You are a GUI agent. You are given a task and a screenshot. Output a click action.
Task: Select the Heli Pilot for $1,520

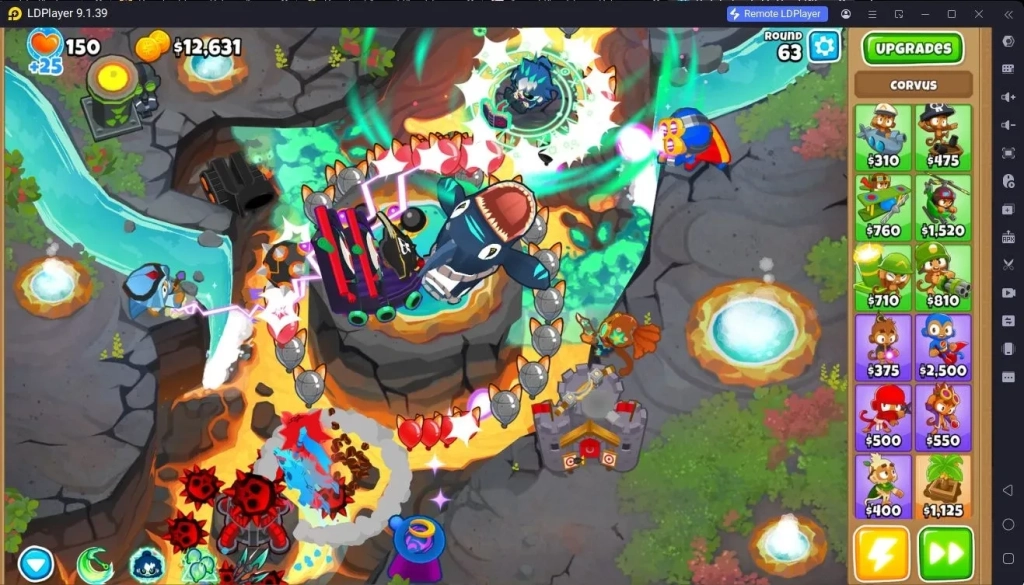coord(942,207)
